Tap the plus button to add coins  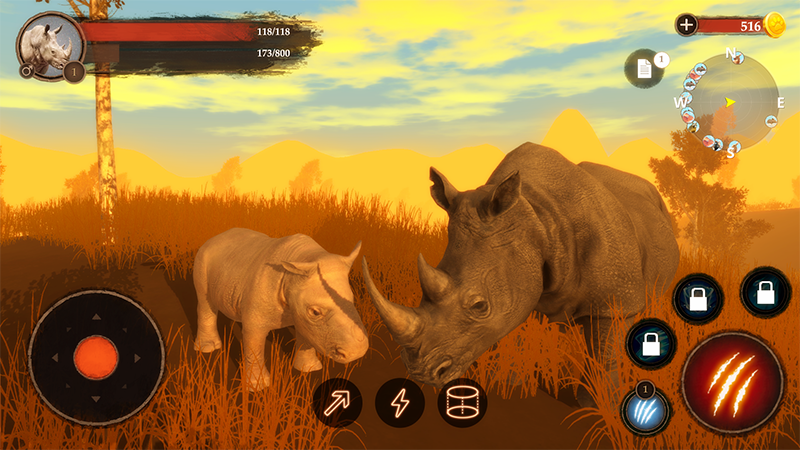pos(686,25)
